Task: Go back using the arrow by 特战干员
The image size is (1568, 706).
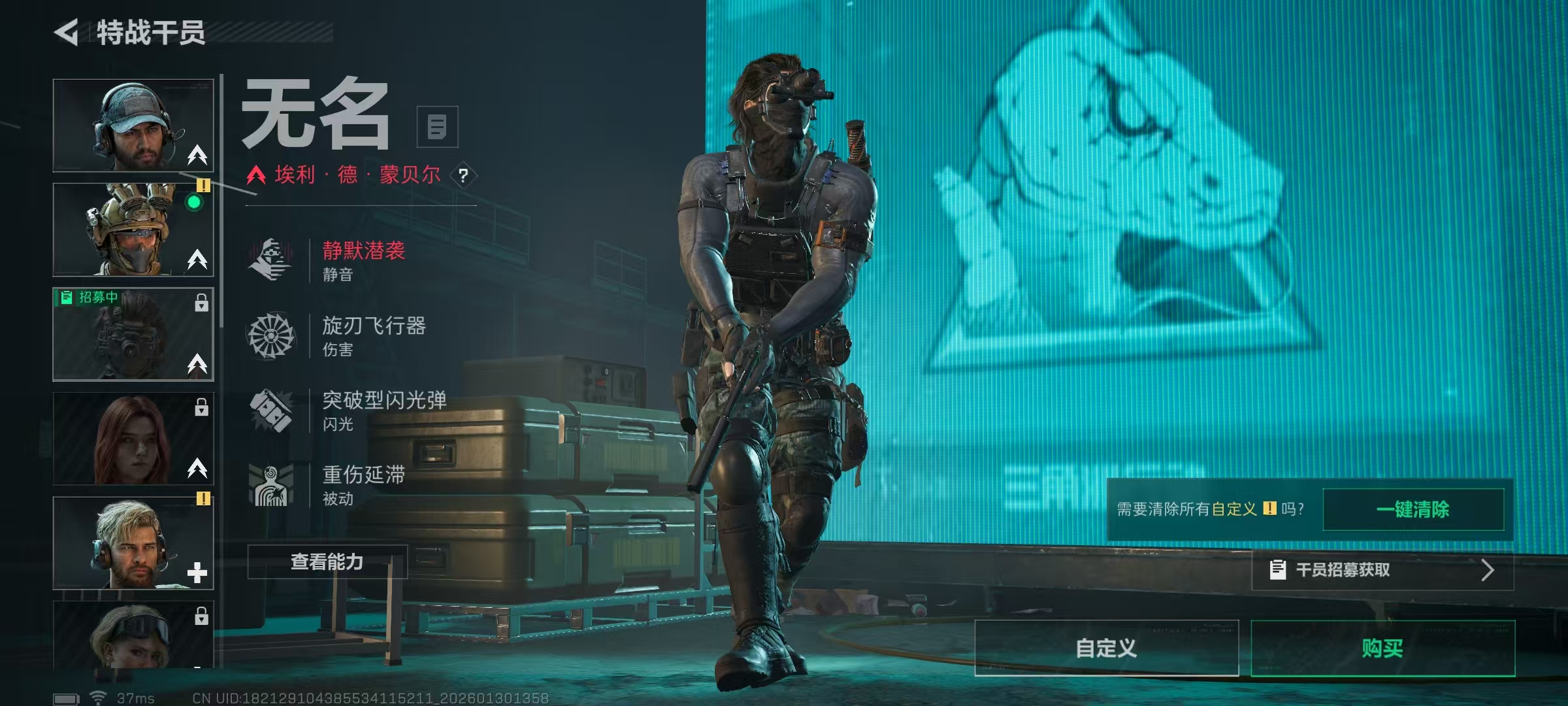Action: click(x=66, y=32)
